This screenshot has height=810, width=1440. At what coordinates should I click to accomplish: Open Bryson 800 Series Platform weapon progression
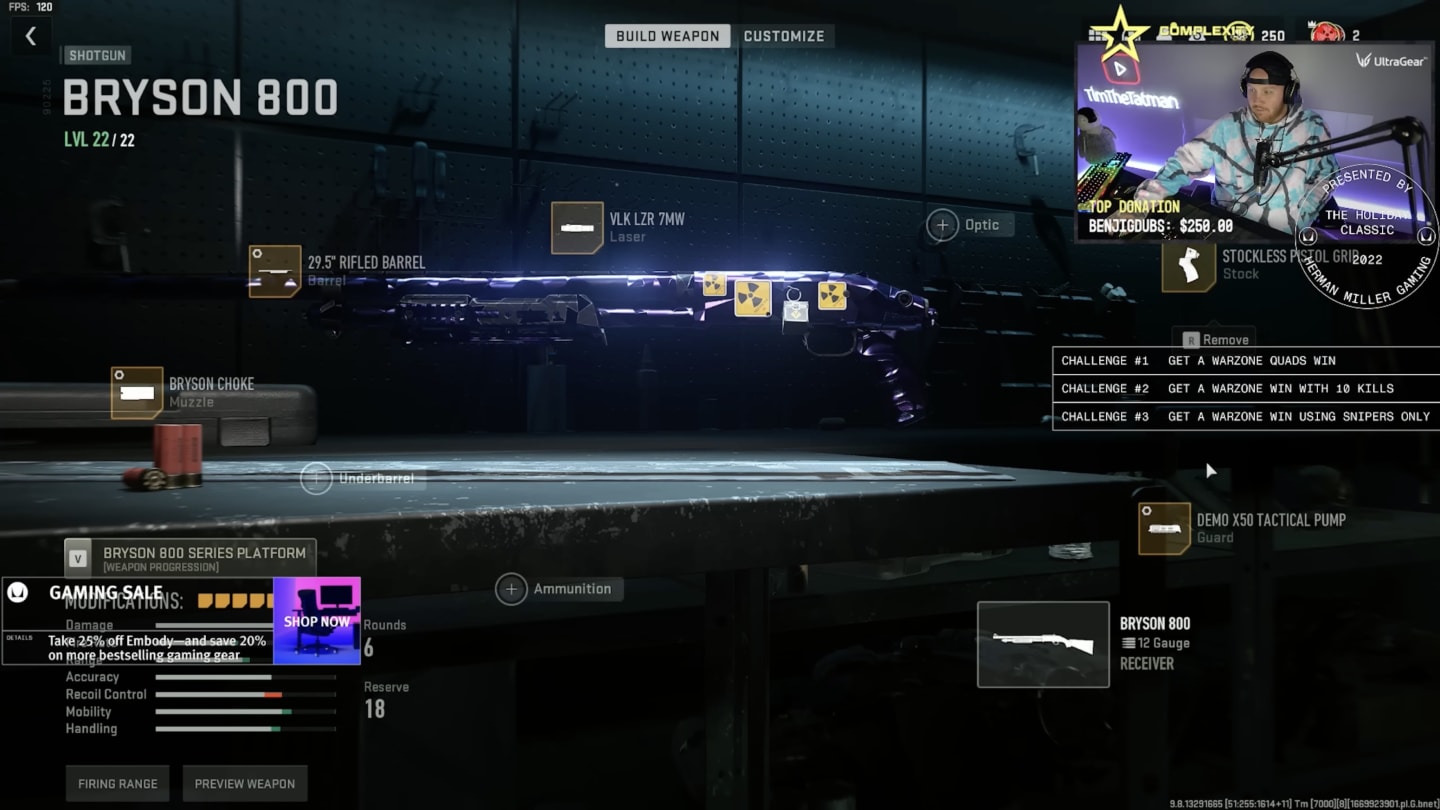pos(190,558)
